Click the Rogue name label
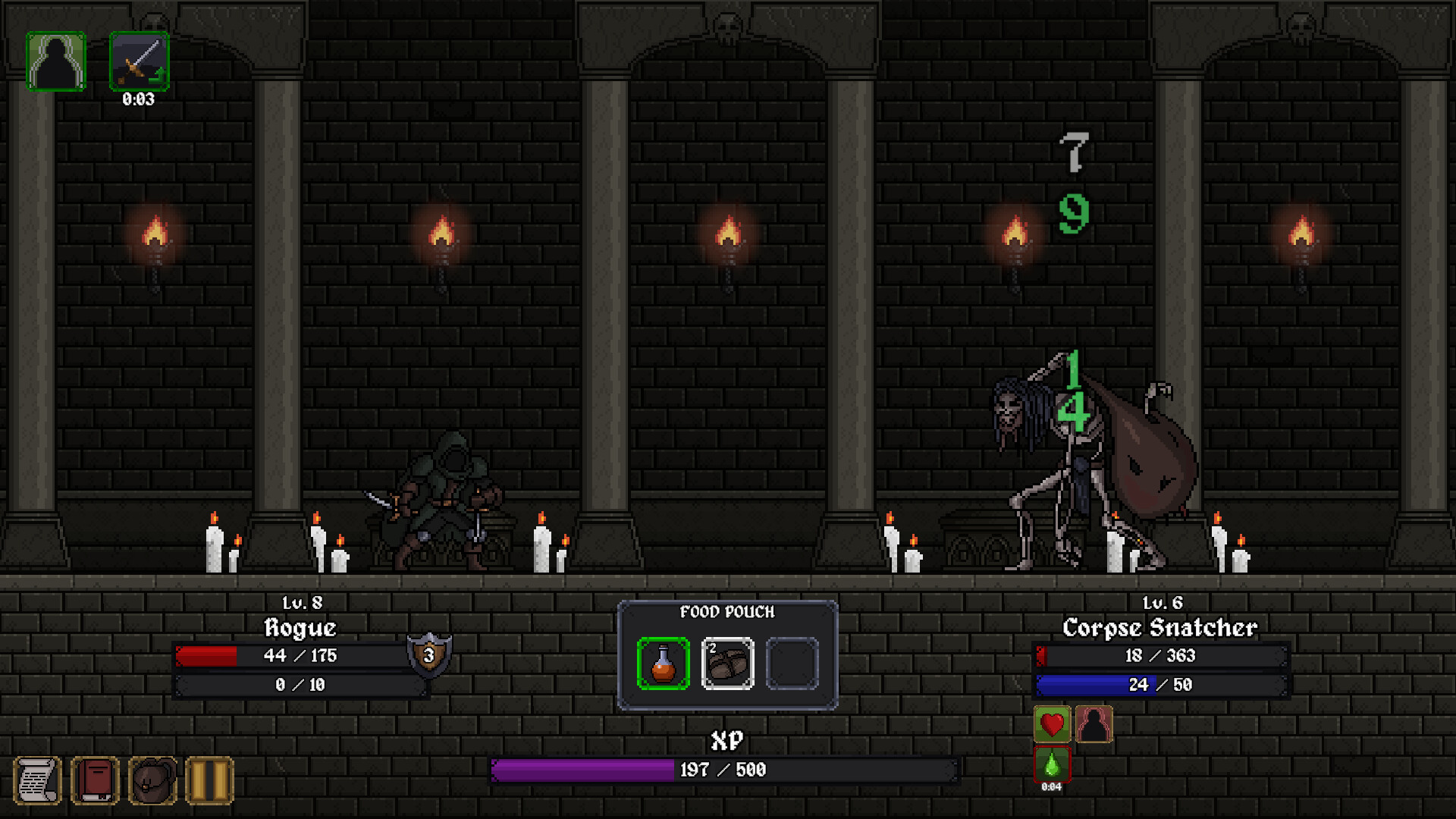 [300, 628]
